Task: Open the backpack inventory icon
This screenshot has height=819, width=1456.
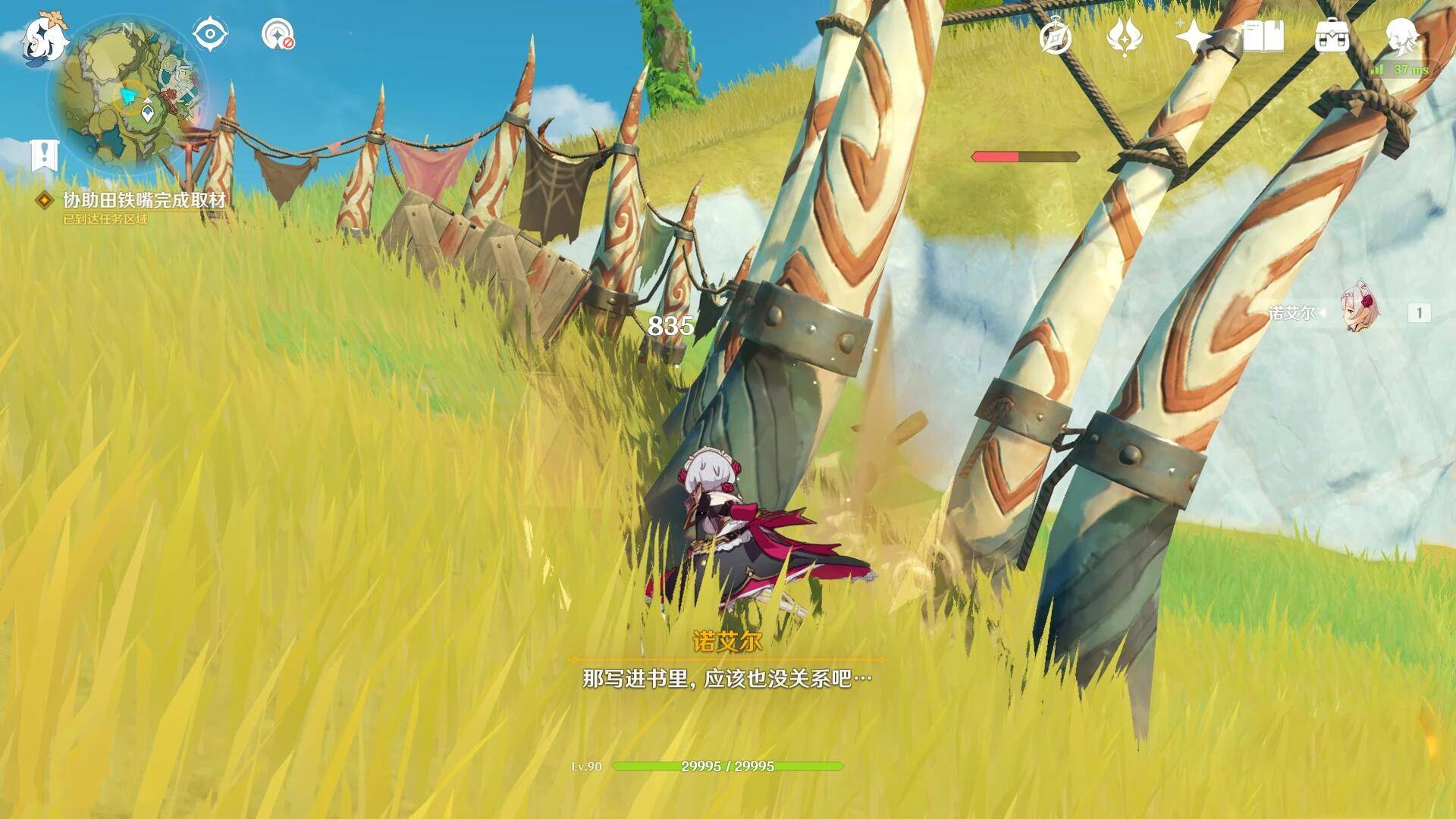Action: (x=1332, y=36)
